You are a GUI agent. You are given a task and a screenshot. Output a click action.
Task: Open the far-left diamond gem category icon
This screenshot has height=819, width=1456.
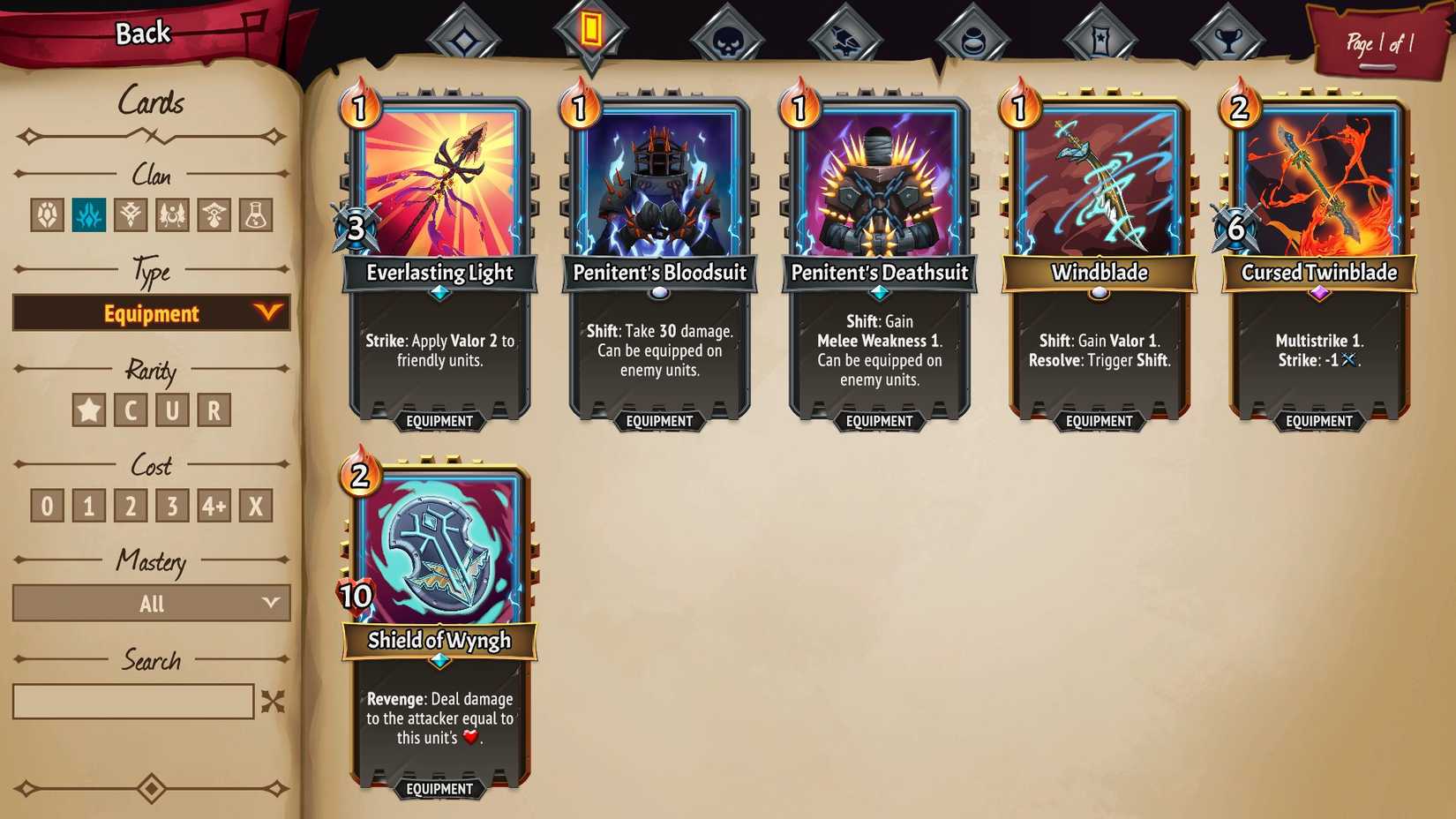tap(466, 31)
